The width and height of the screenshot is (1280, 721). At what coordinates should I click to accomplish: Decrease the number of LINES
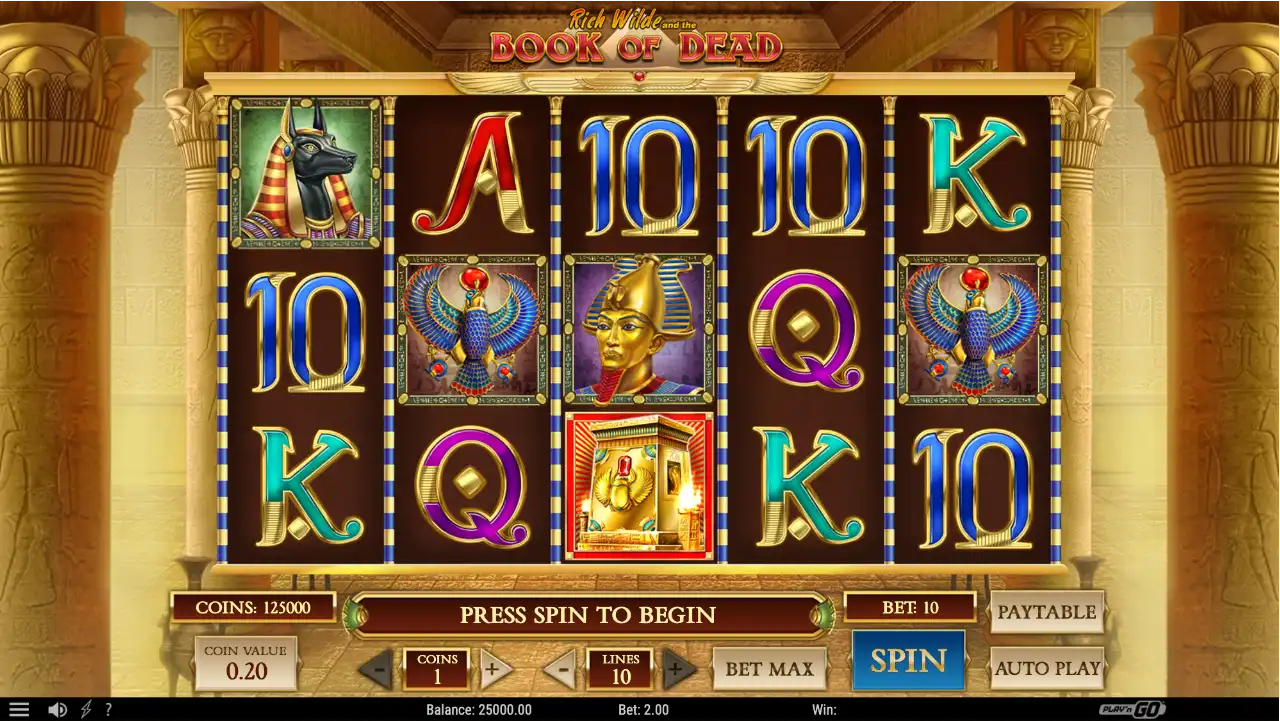pyautogui.click(x=562, y=669)
